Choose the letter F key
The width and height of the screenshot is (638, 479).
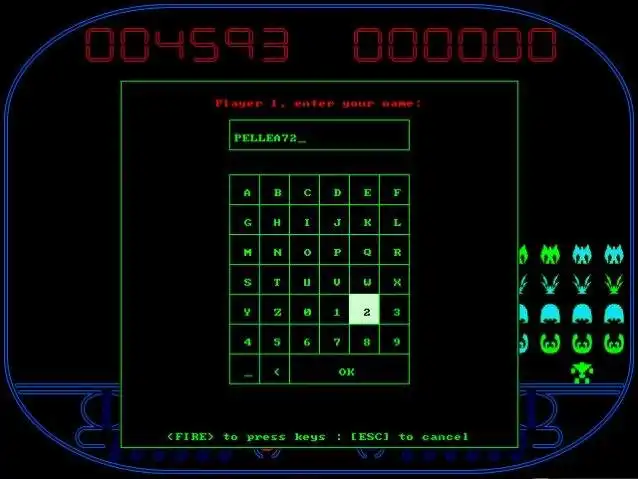point(396,192)
